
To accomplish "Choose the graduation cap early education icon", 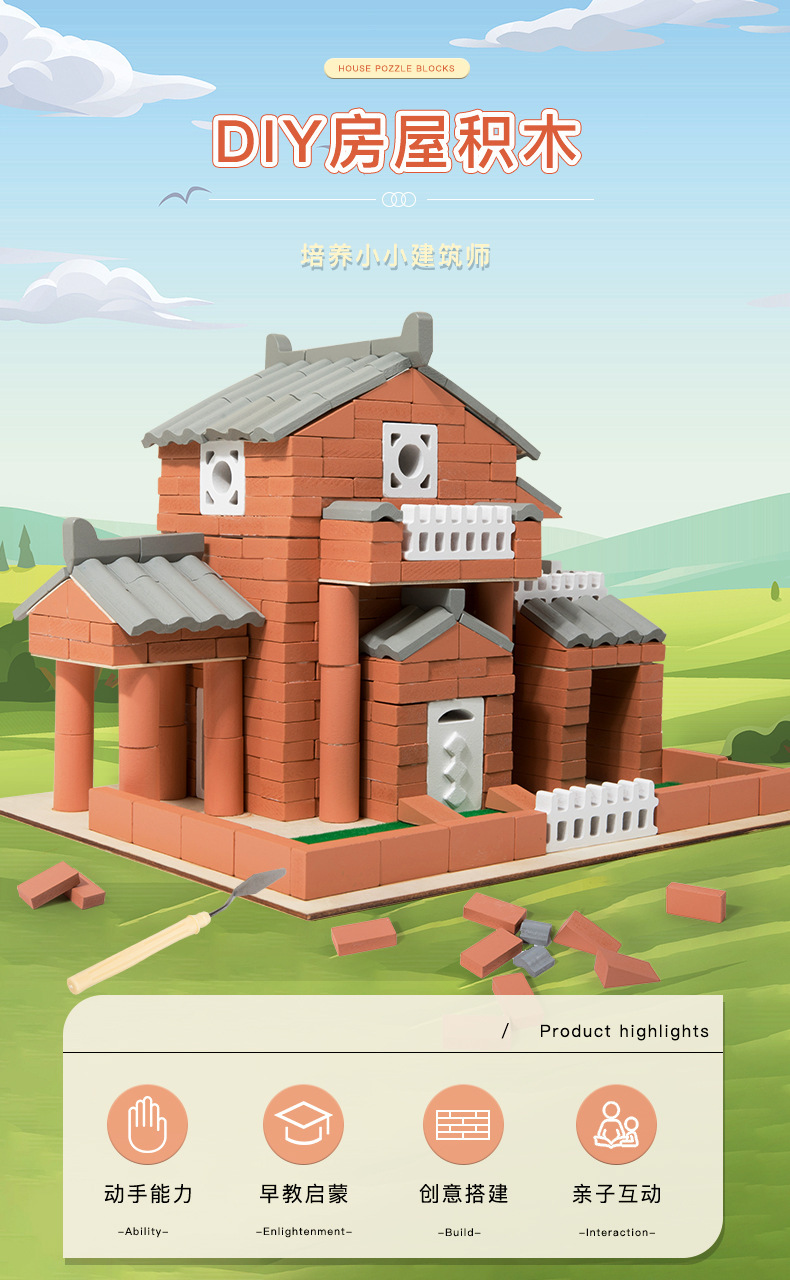I will click(x=303, y=1125).
